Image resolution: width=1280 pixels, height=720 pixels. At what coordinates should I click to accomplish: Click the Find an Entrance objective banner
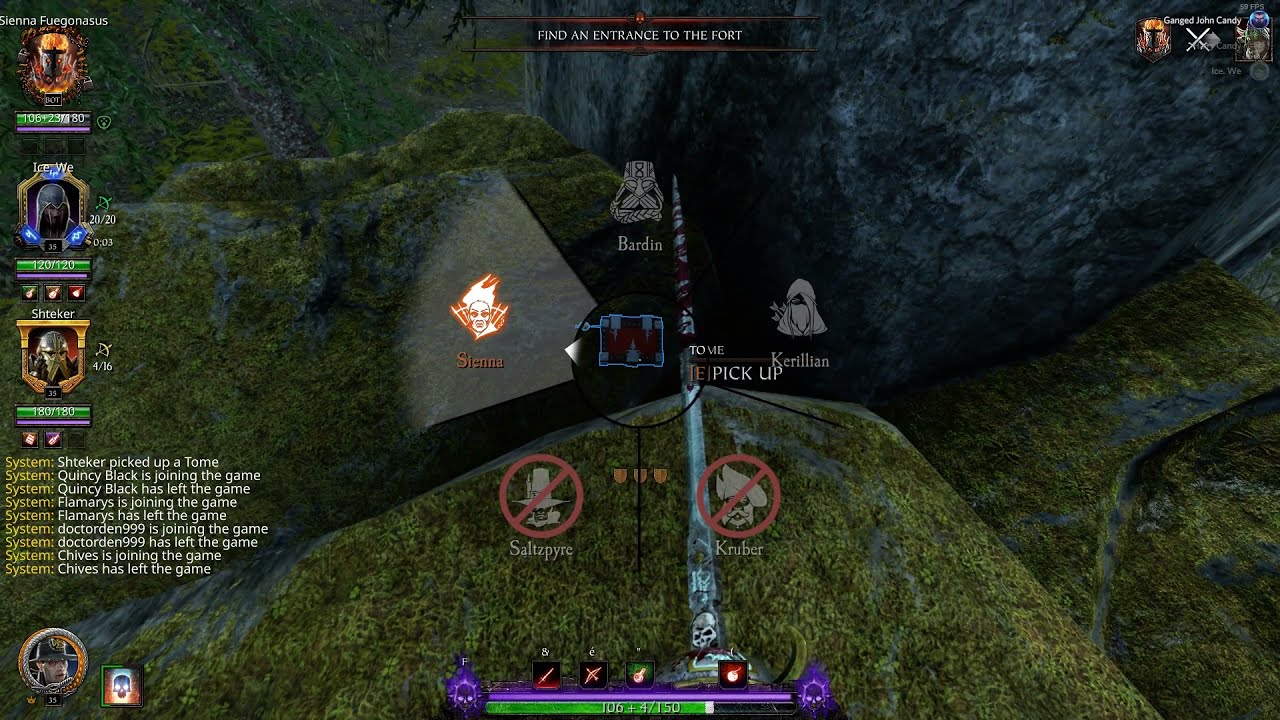640,35
